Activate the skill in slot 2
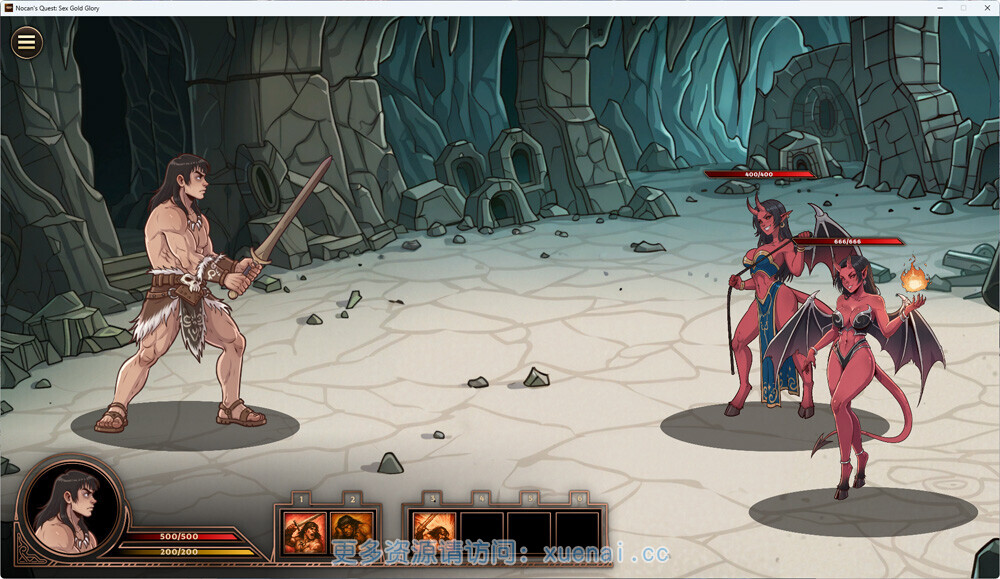The image size is (1000, 579). tap(351, 531)
